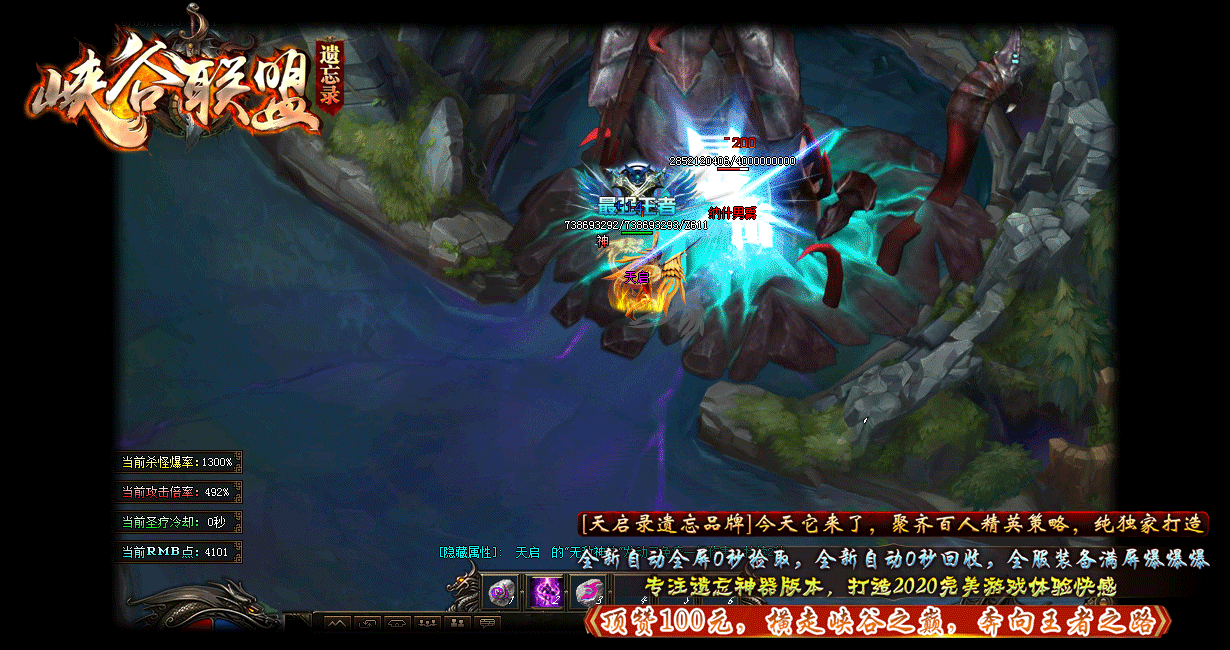Open the house-shaped button on bottom bar

397,624
